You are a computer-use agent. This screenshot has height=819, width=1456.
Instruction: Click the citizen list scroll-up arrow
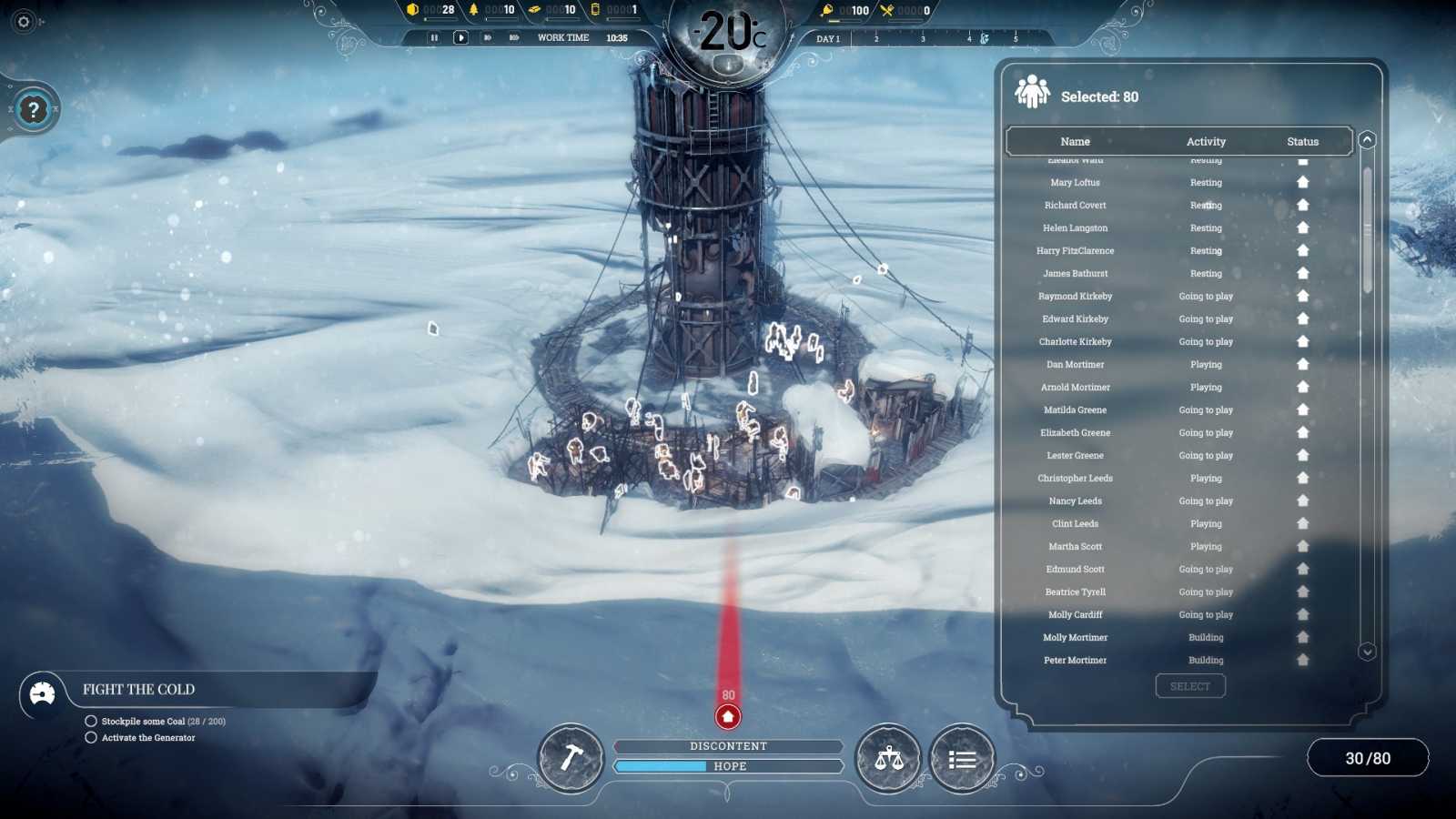pos(1367,140)
